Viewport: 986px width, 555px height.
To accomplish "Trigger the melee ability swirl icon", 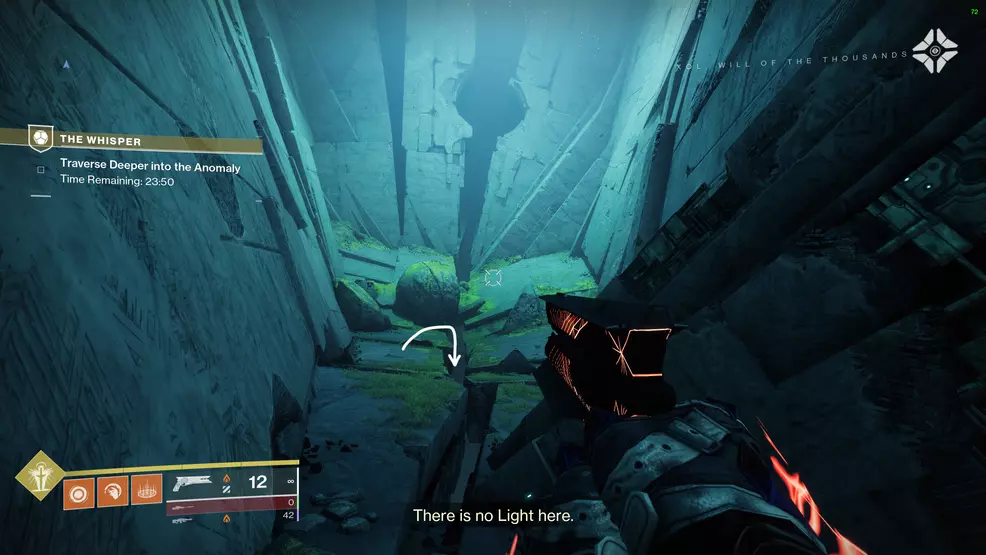I will [112, 492].
